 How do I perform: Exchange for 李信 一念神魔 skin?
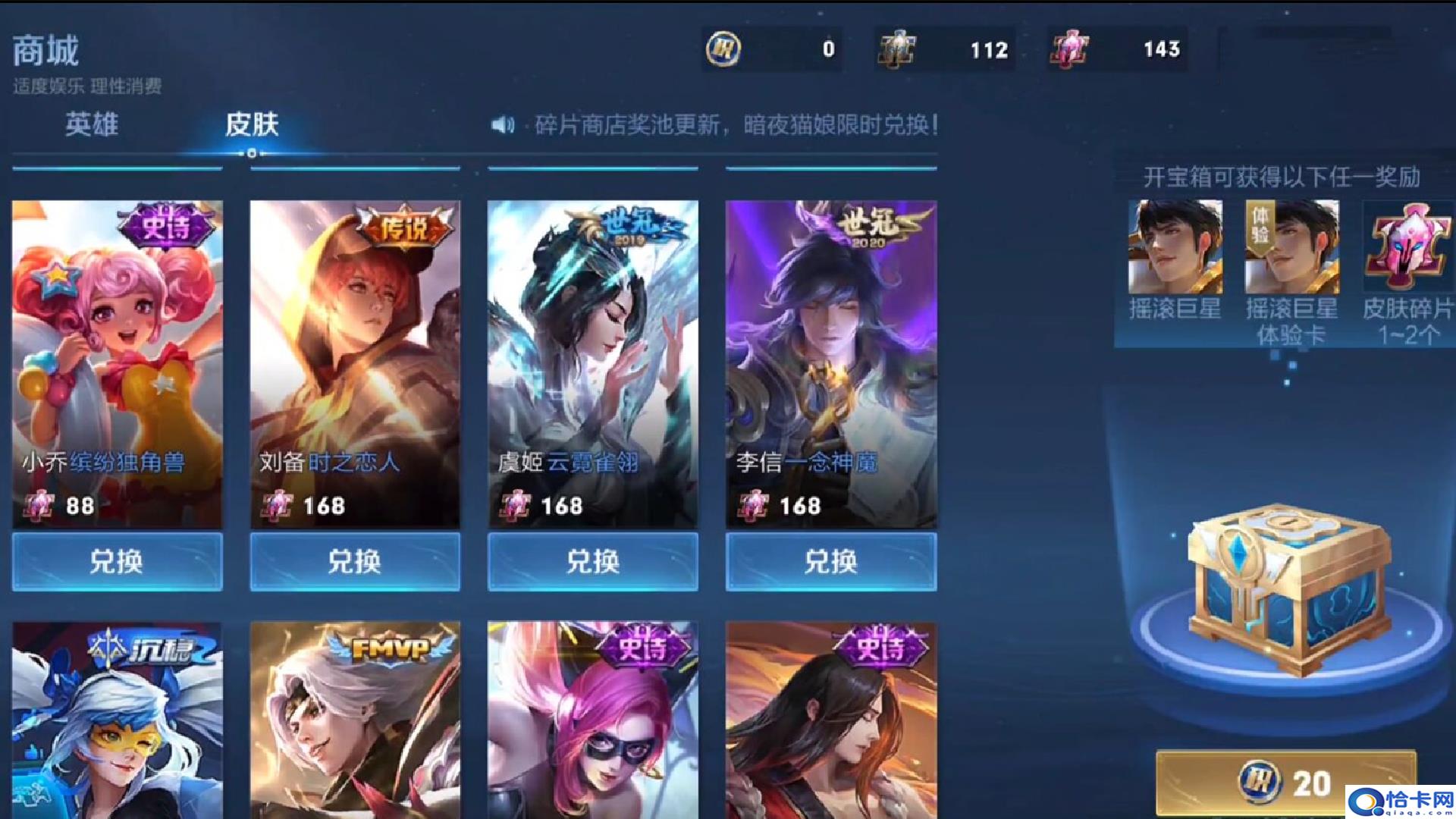pyautogui.click(x=831, y=562)
